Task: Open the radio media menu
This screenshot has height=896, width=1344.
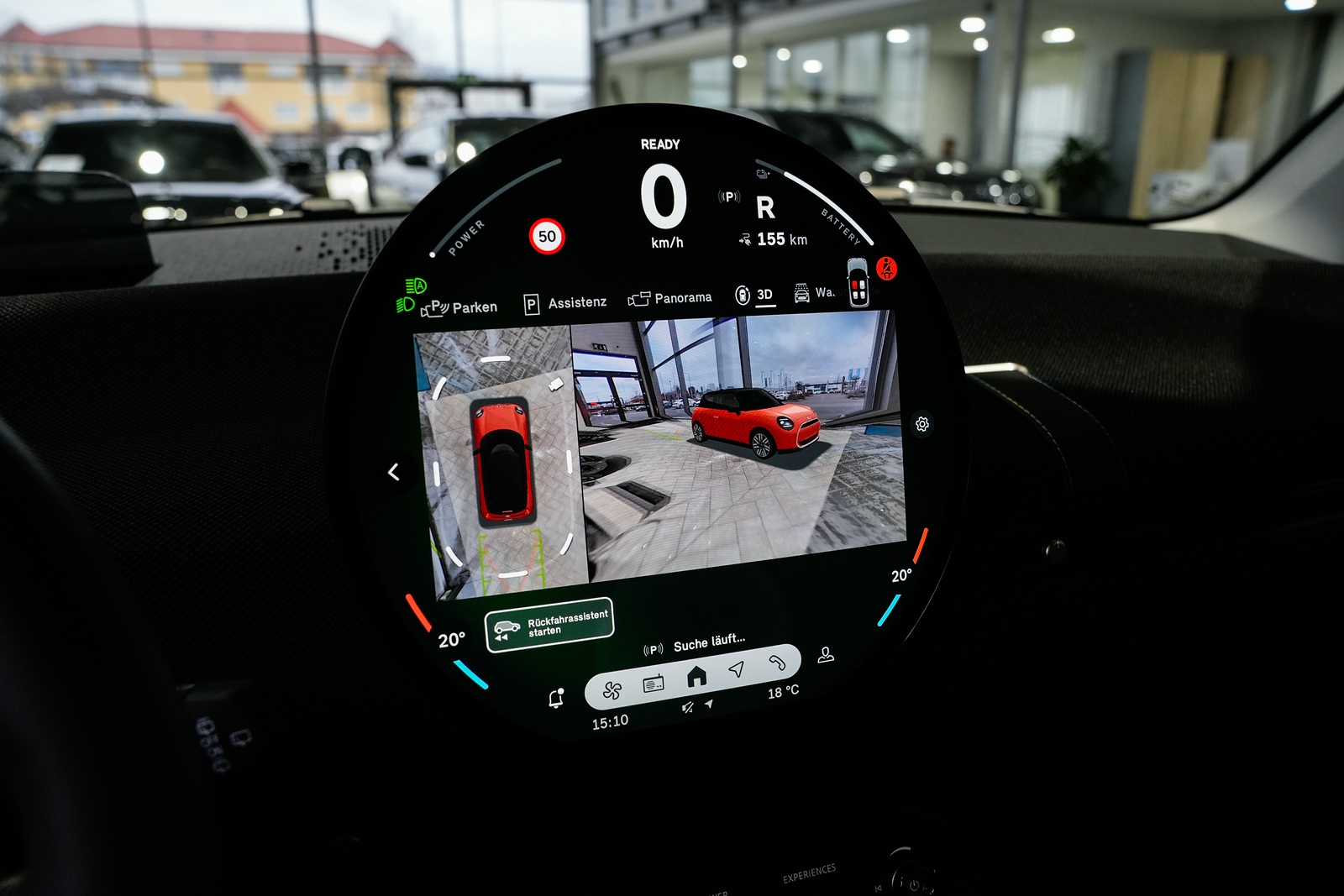Action: (654, 684)
